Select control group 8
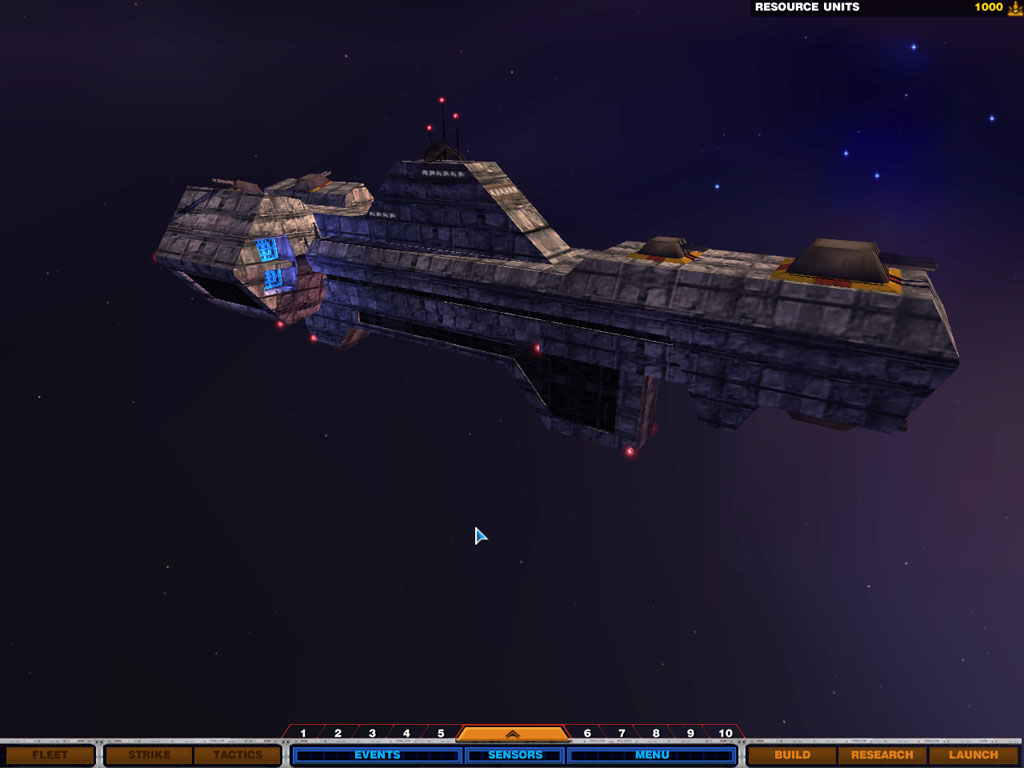Image resolution: width=1024 pixels, height=768 pixels. click(656, 734)
